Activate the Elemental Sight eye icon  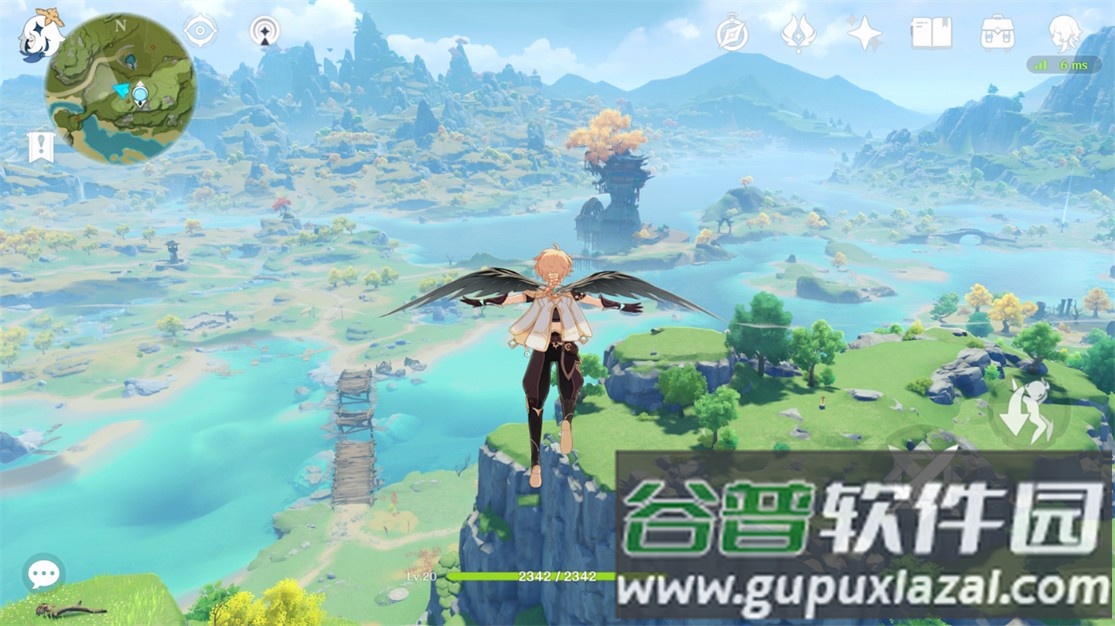tap(200, 31)
